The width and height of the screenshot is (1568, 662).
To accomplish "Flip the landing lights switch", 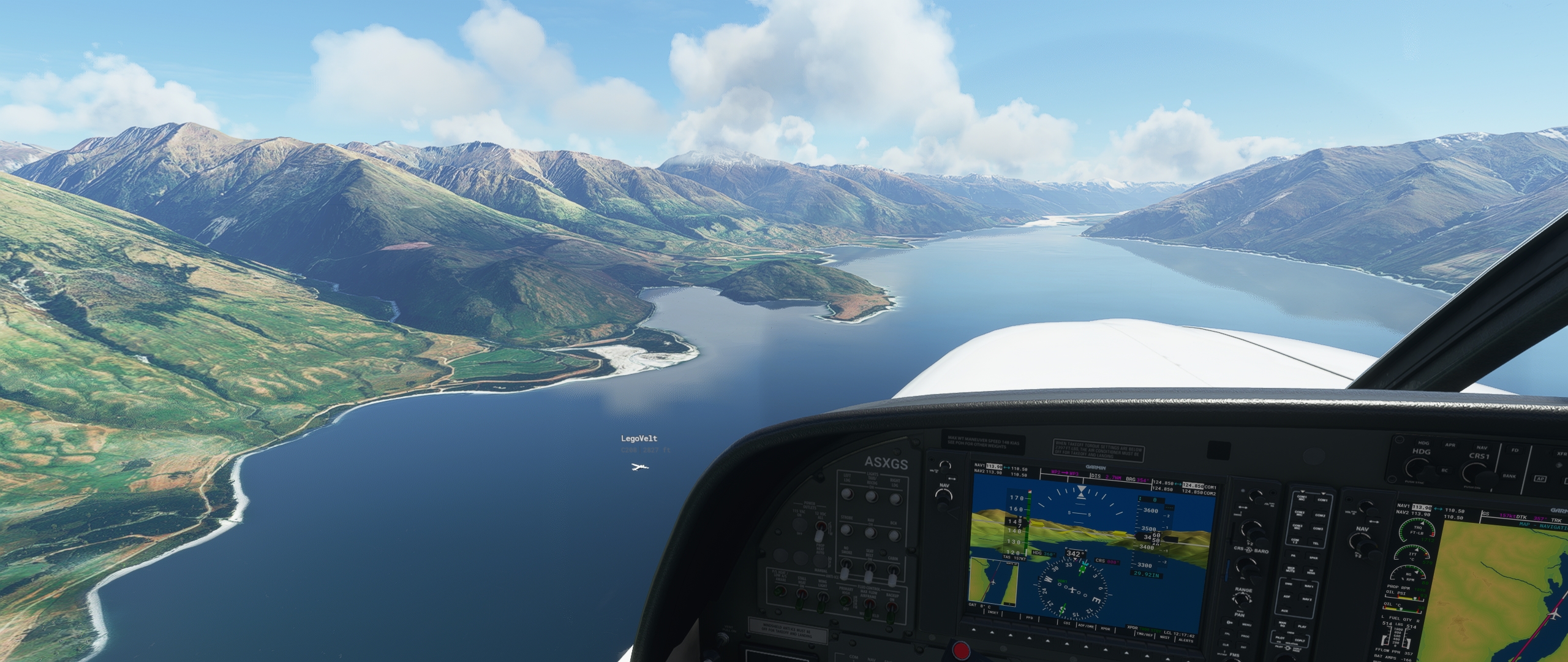I will (847, 495).
